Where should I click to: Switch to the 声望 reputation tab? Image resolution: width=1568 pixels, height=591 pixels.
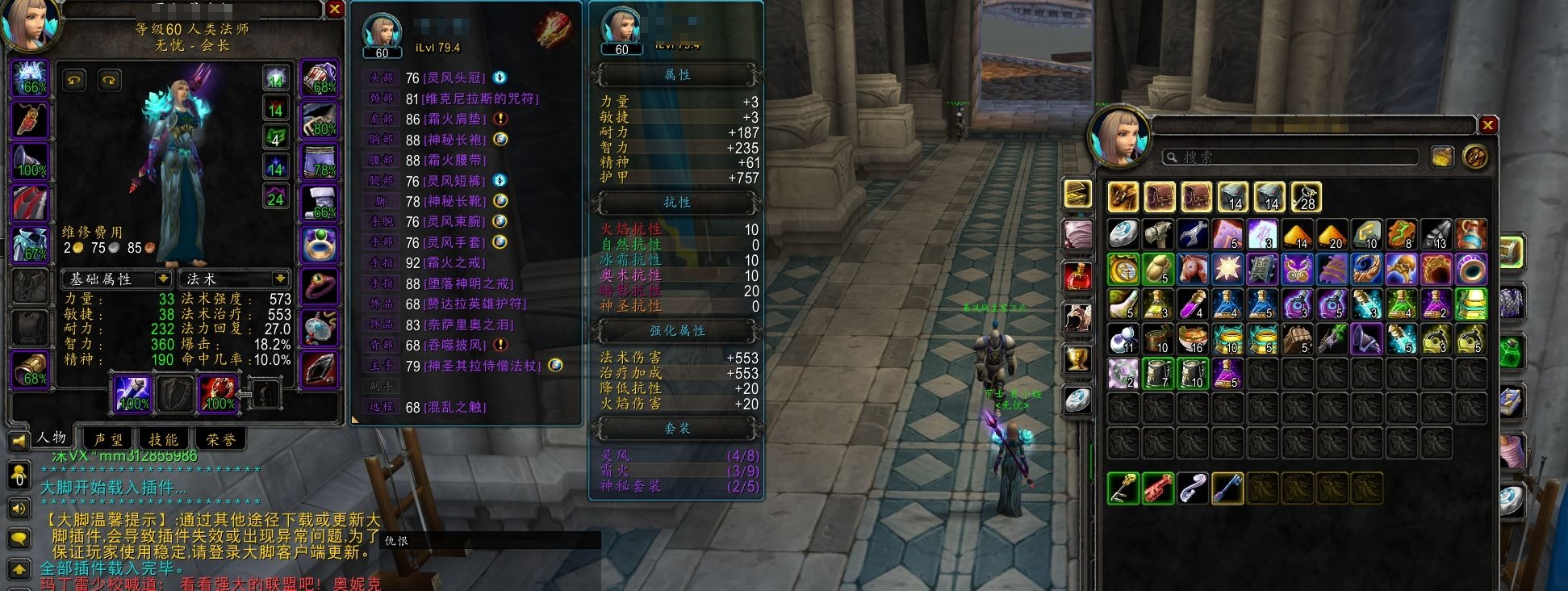[x=108, y=439]
